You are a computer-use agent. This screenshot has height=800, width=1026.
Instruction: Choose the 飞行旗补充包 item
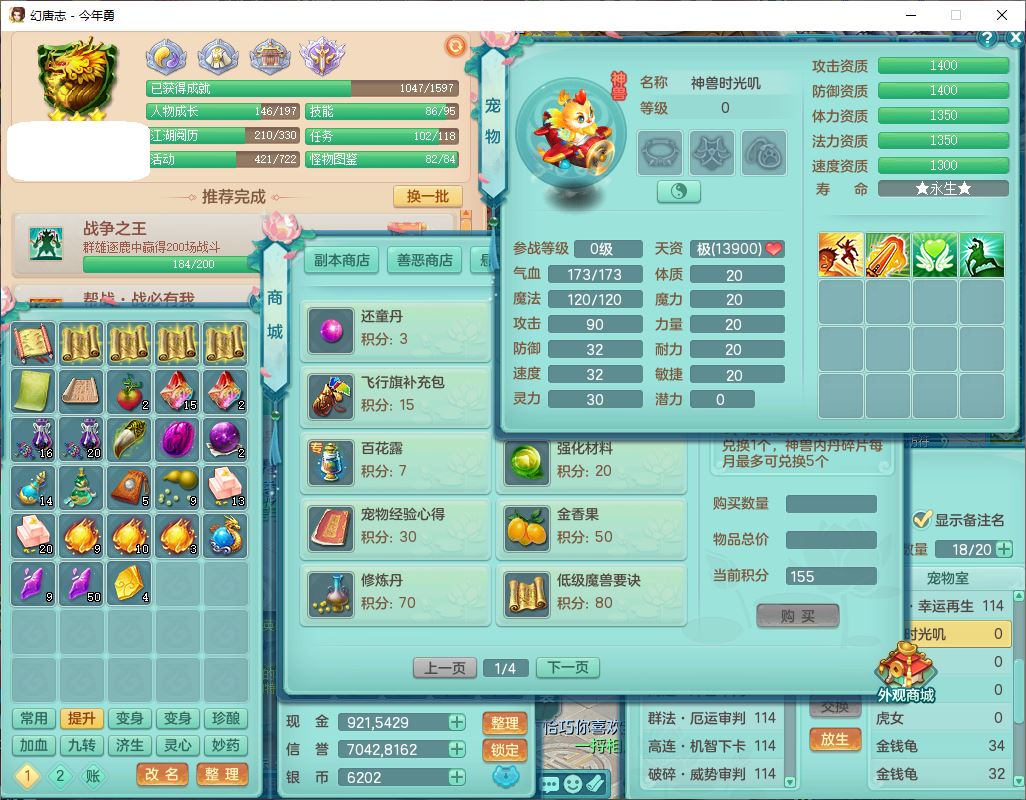pos(395,395)
